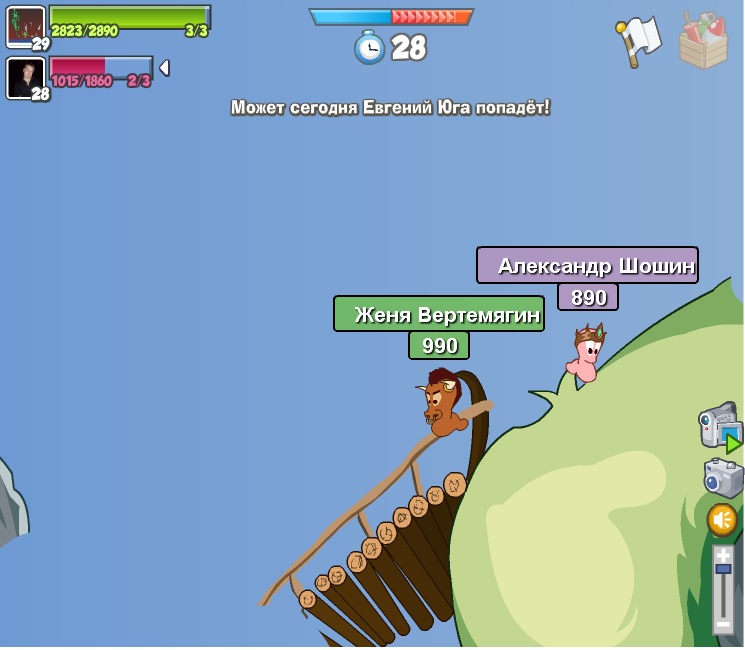
Task: Zoom in with the plus button
Action: tap(723, 555)
